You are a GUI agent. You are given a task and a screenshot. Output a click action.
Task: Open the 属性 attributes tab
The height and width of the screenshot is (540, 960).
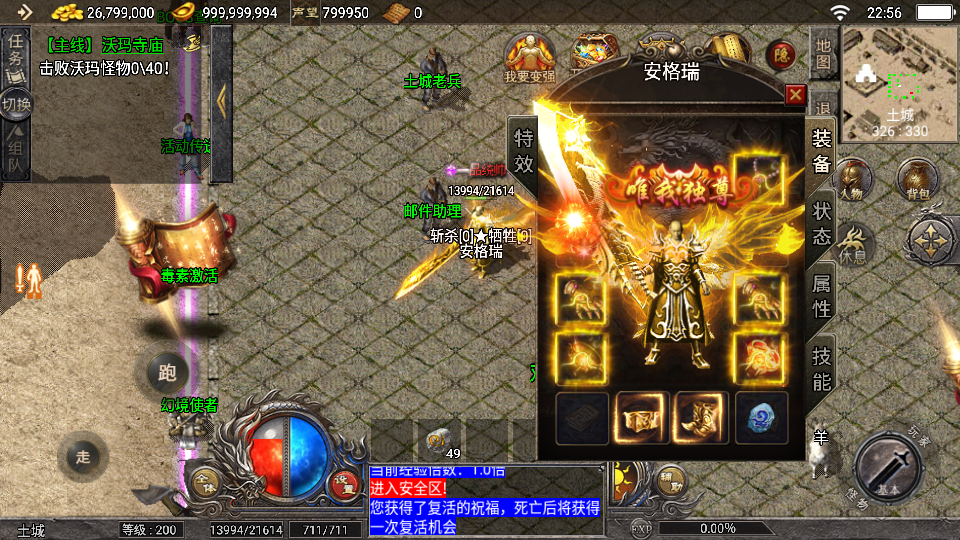[821, 296]
